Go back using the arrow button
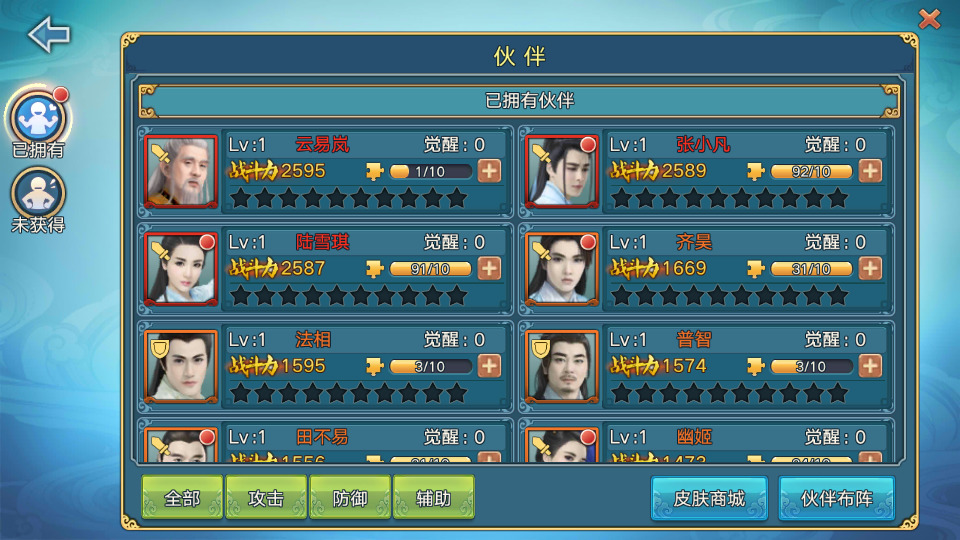Screen dimensions: 960x540 coord(48,34)
